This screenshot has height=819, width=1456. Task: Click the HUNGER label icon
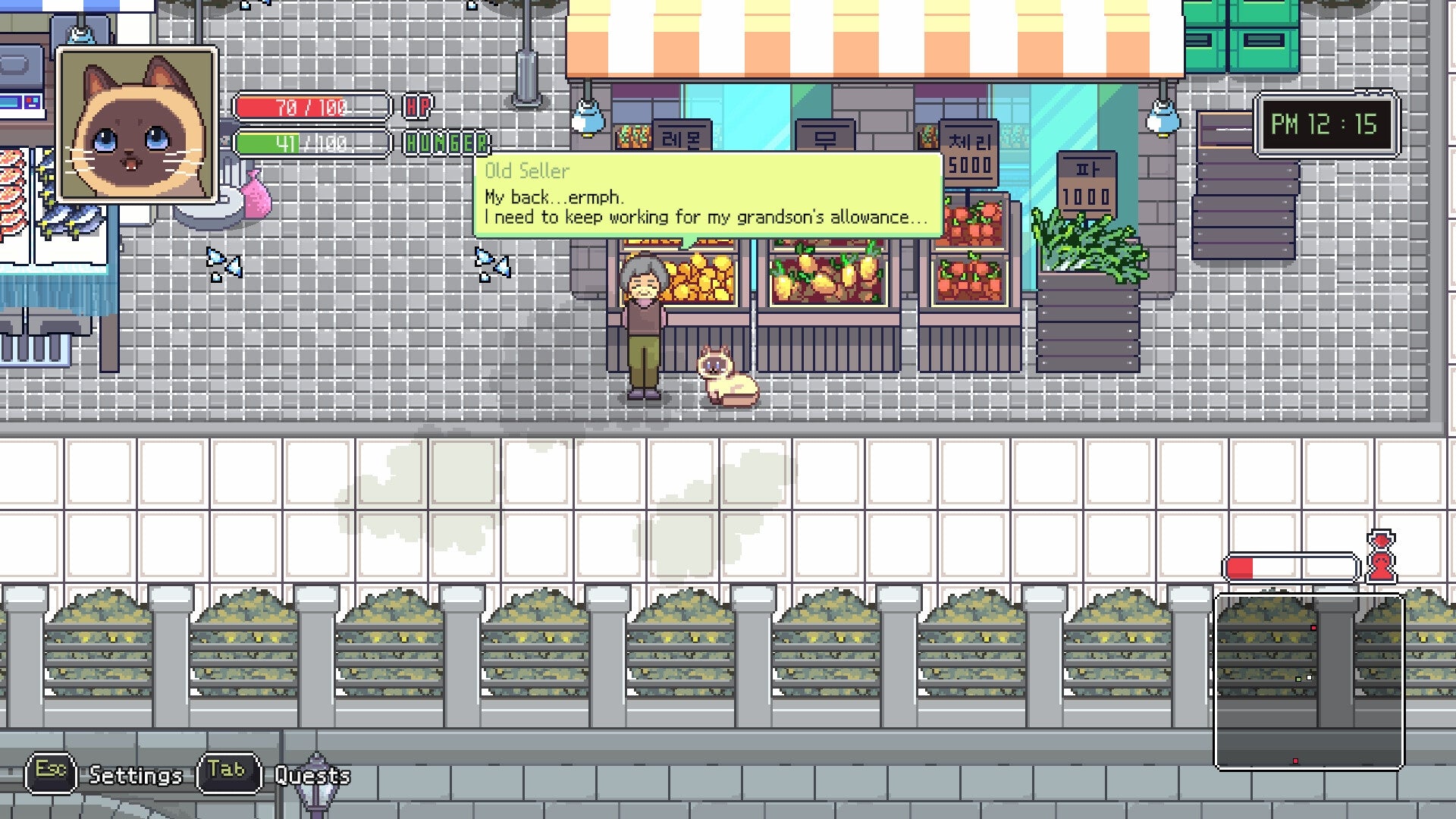click(x=446, y=143)
